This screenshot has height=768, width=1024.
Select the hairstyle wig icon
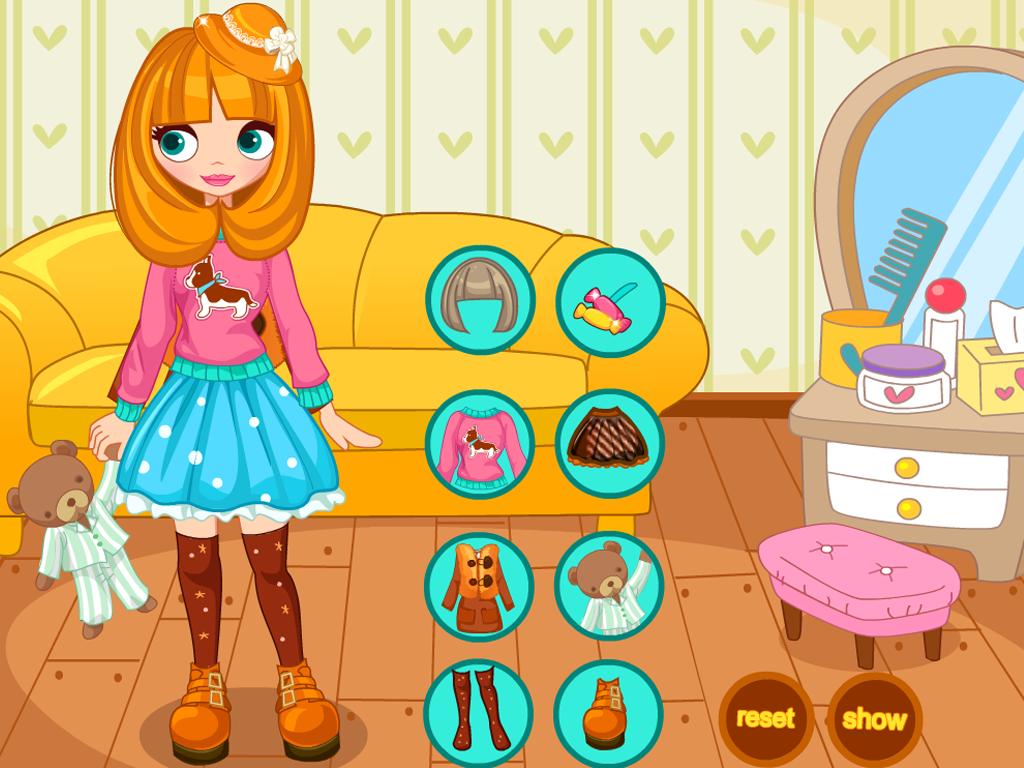point(480,300)
